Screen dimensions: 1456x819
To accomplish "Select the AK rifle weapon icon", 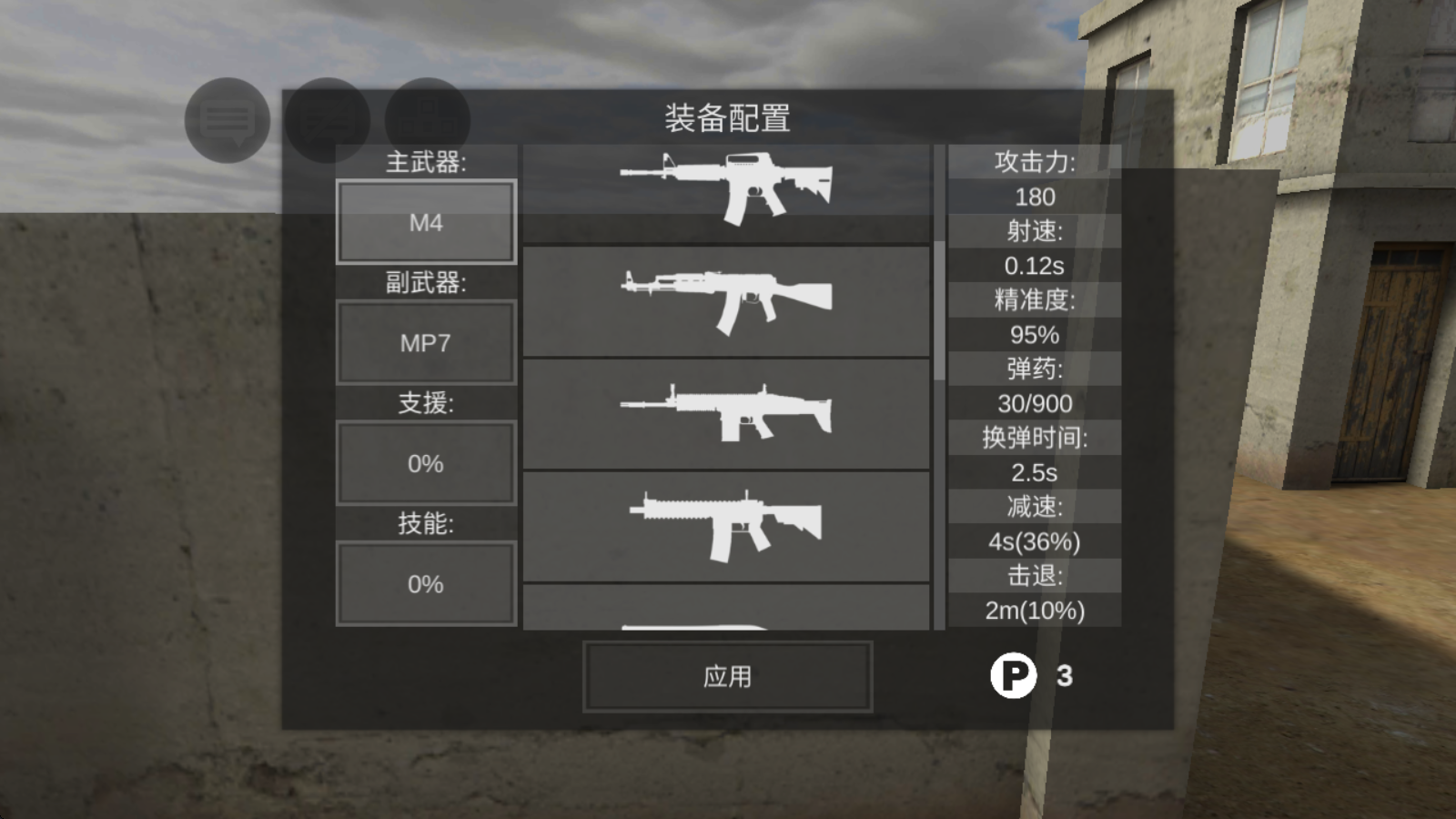I will [728, 300].
